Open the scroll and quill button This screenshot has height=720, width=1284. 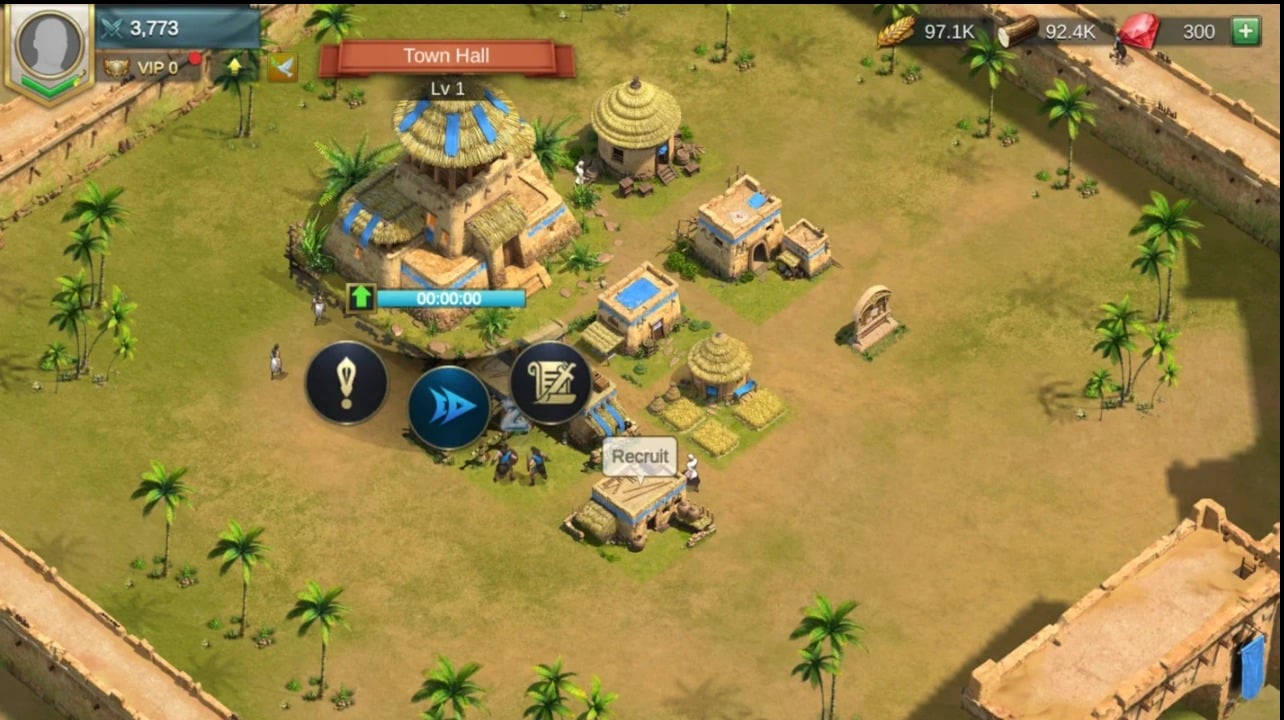pyautogui.click(x=551, y=383)
